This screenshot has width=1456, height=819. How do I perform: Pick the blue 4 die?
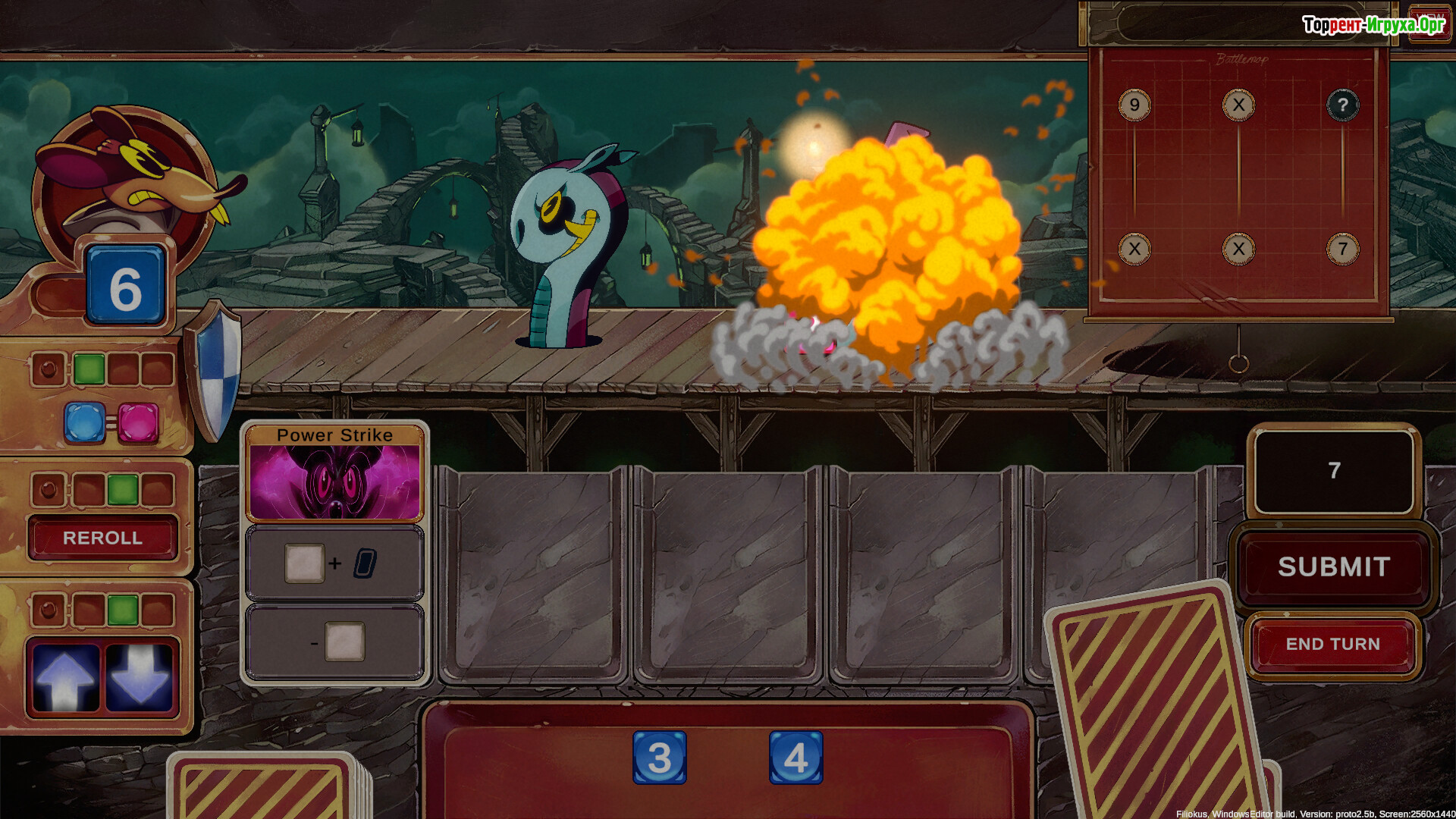pos(795,758)
